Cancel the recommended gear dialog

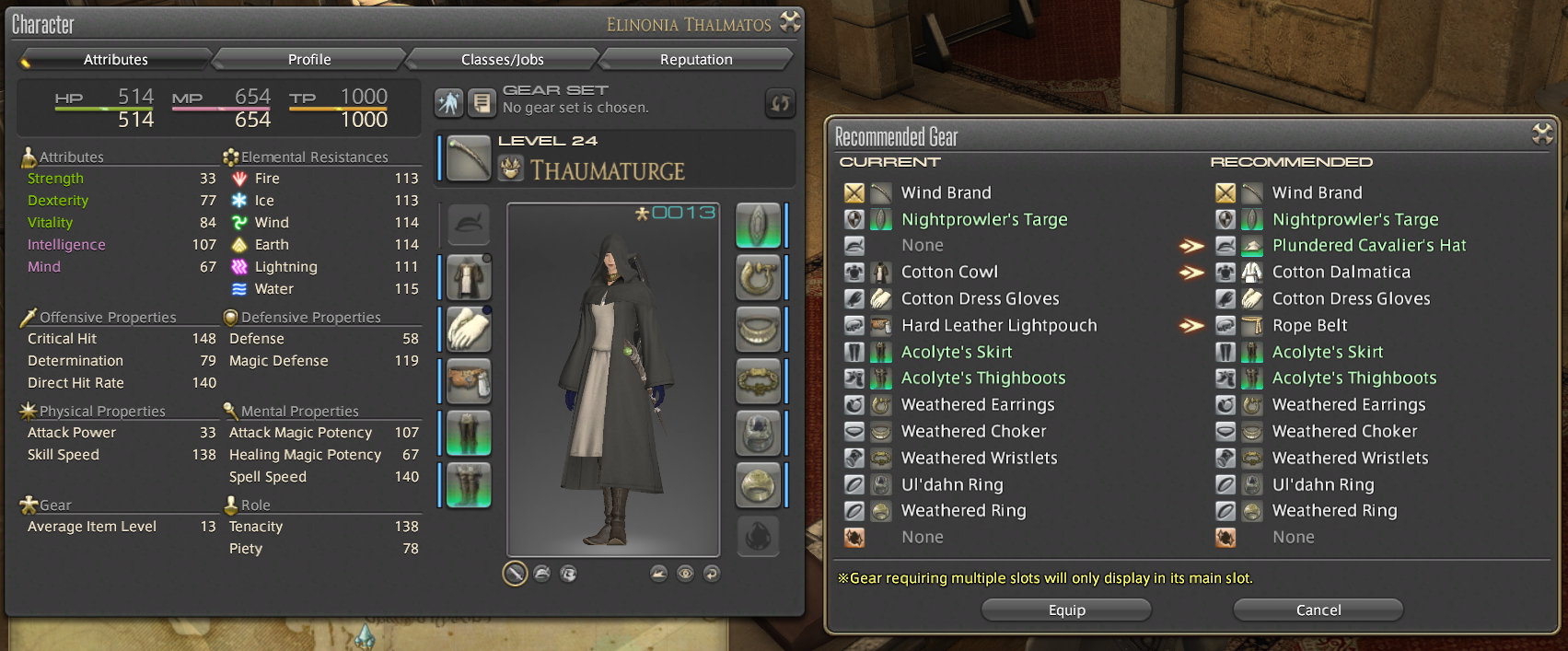point(1318,610)
